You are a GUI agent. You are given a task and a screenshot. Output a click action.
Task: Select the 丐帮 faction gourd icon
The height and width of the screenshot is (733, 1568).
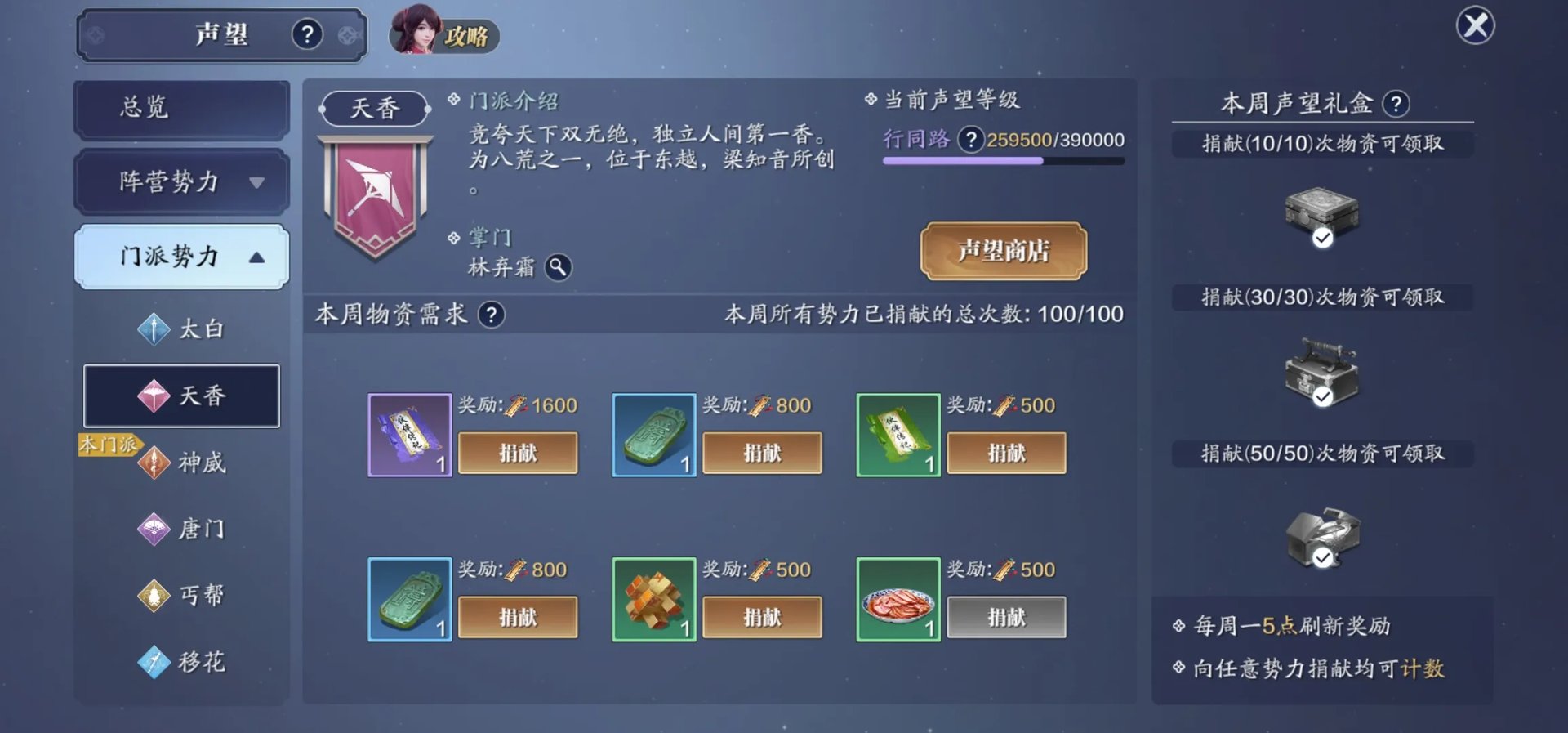(x=154, y=595)
